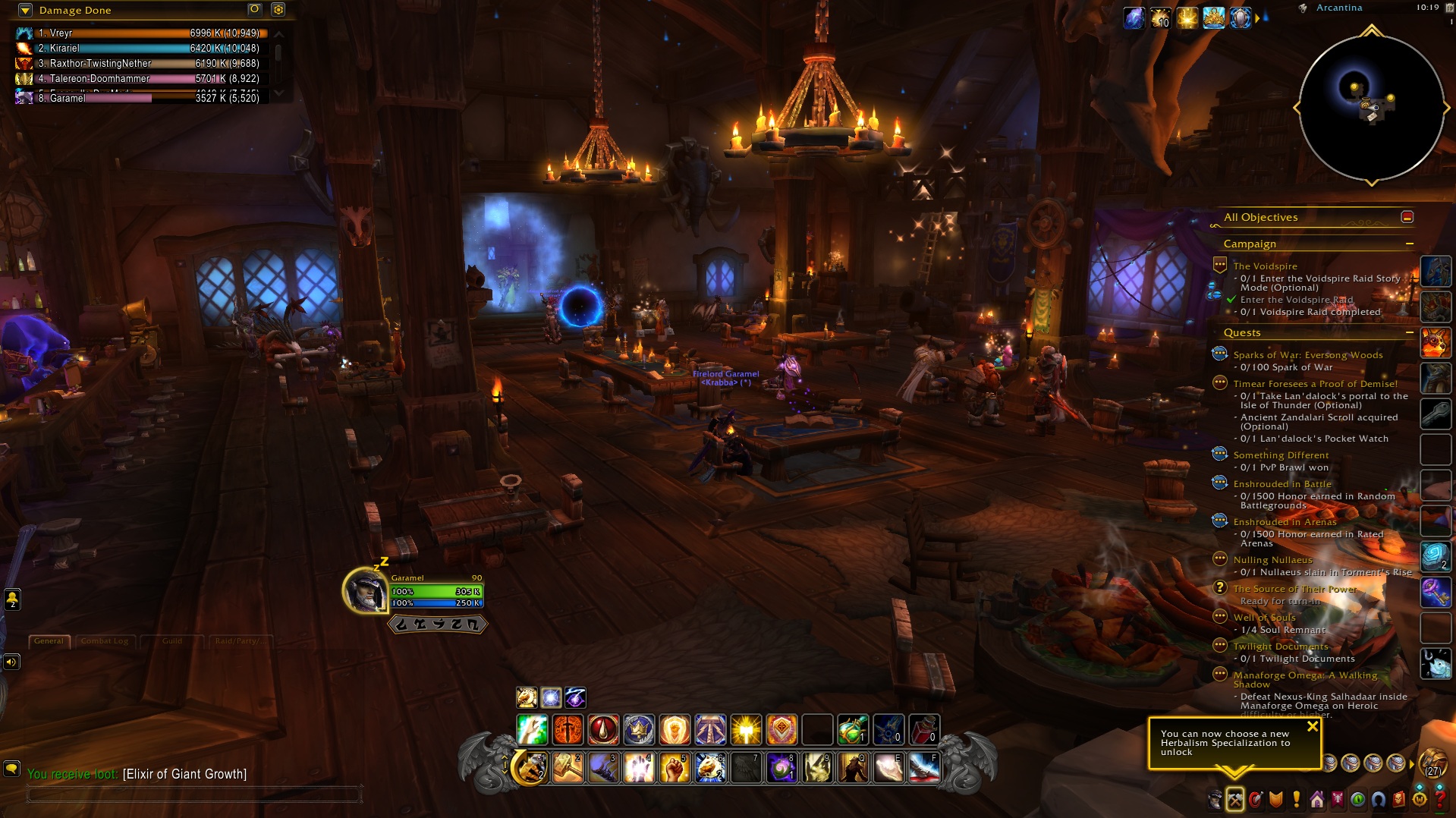1456x818 pixels.
Task: Open the Damage Done meter dropdown
Action: [x=25, y=10]
